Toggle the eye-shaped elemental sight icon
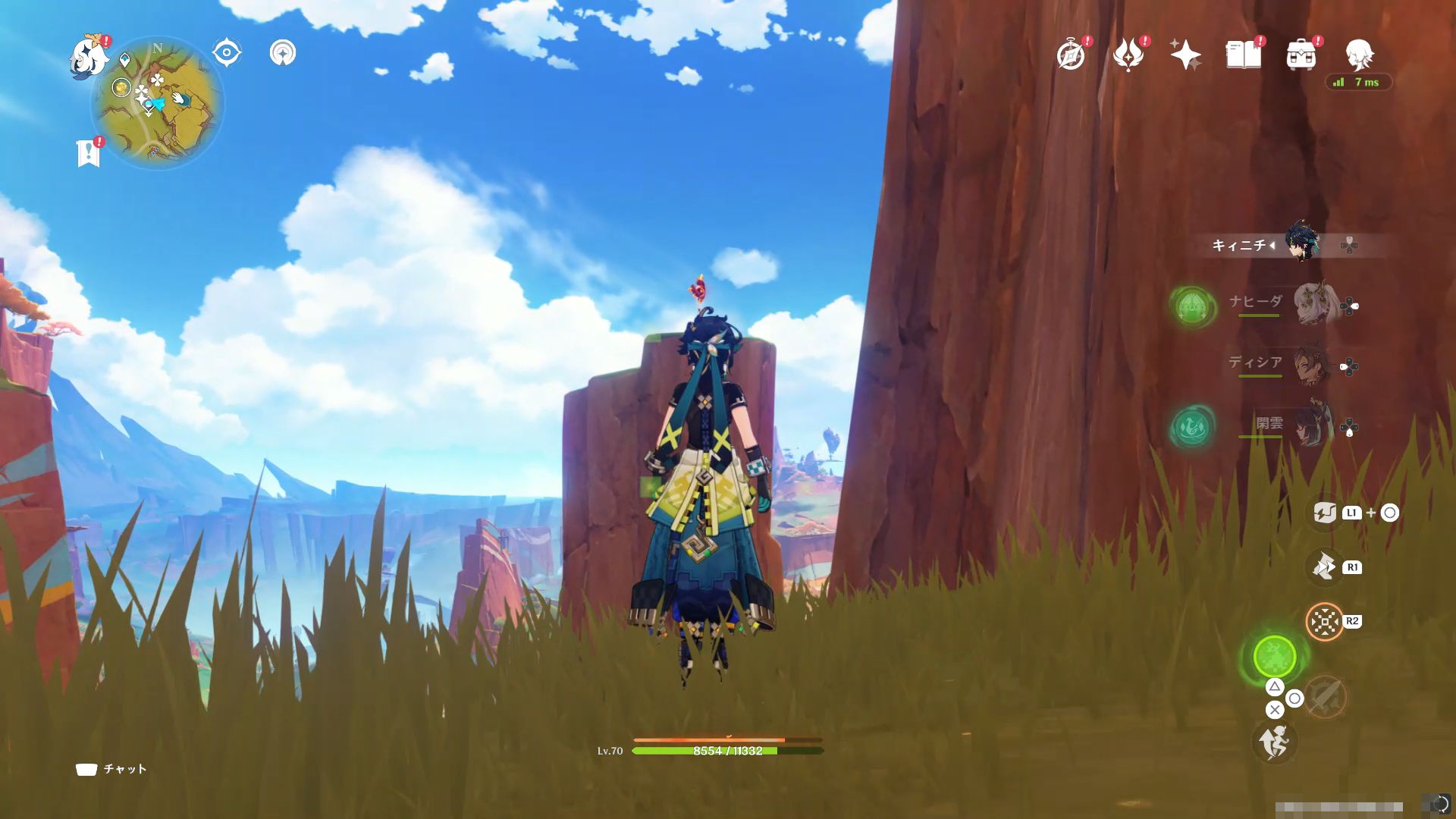This screenshot has height=819, width=1456. coord(226,53)
